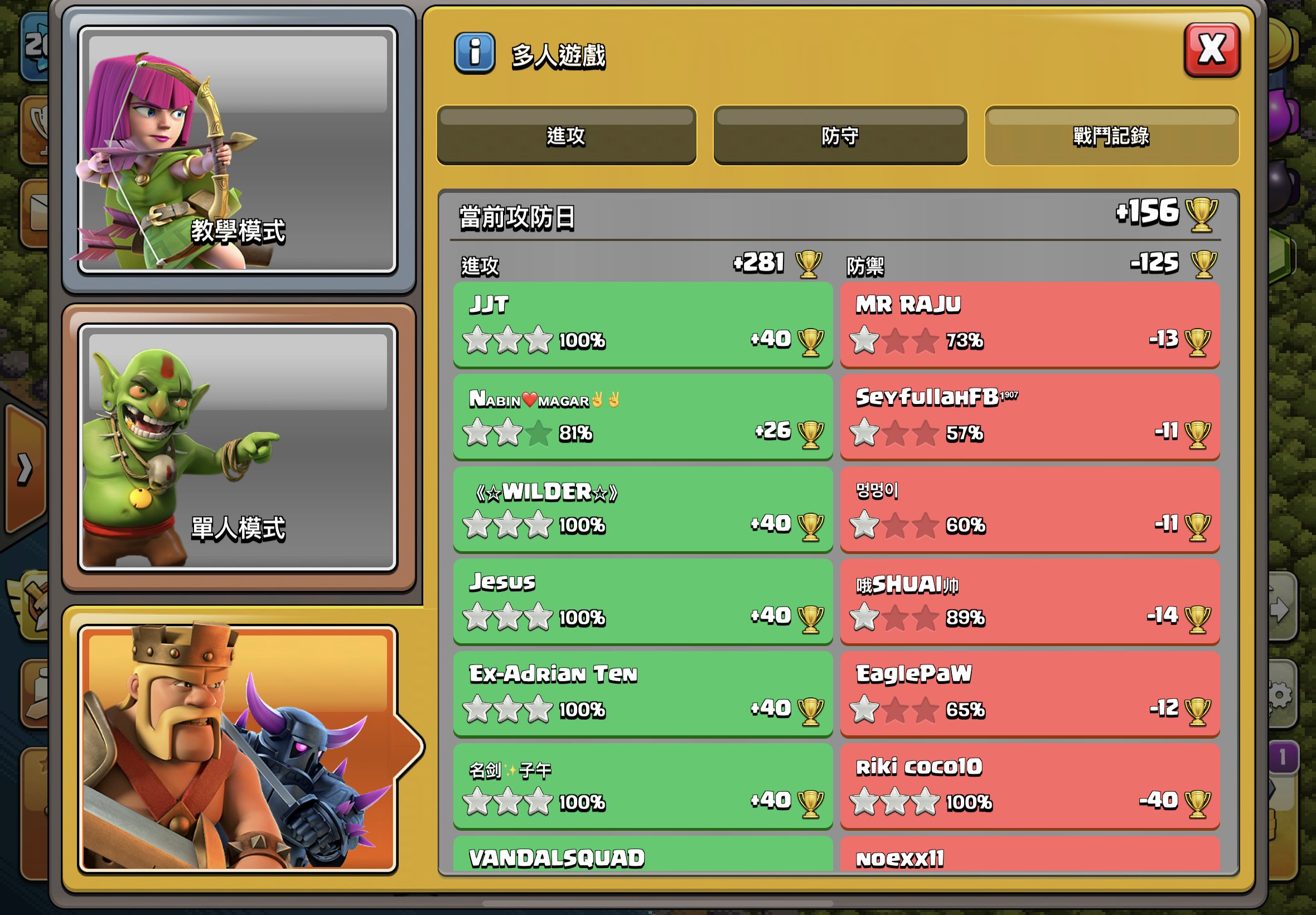Select JJT's 100% attack entry
Viewport: 1316px width, 915px height.
click(642, 324)
